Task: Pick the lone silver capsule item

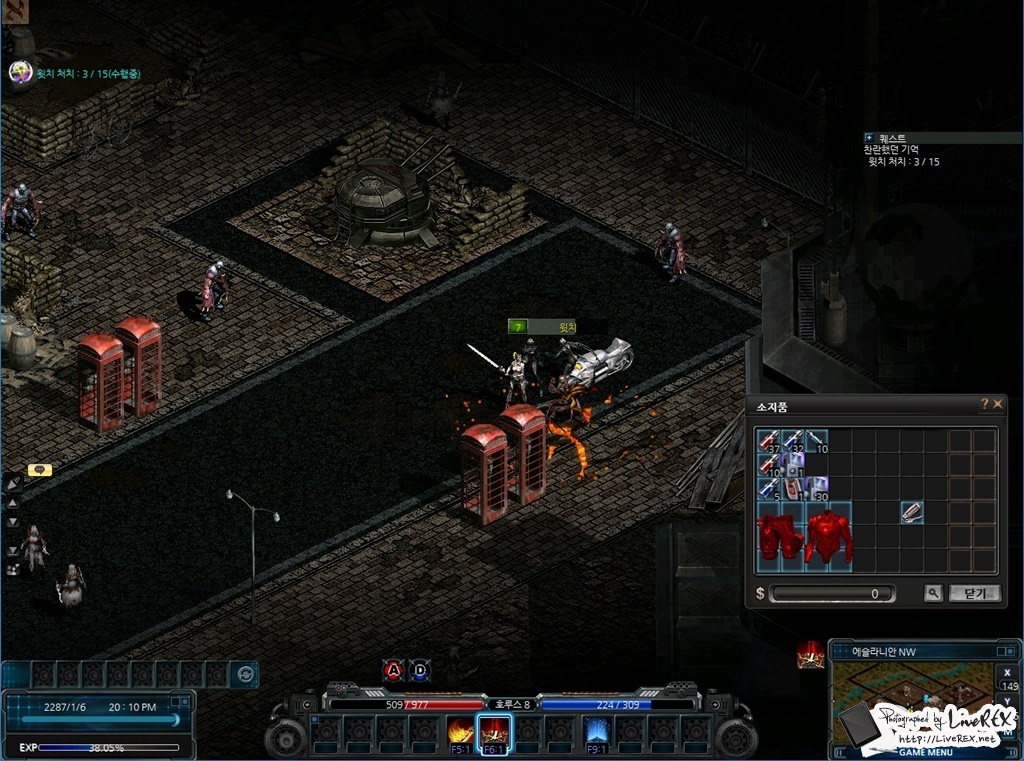Action: 911,513
